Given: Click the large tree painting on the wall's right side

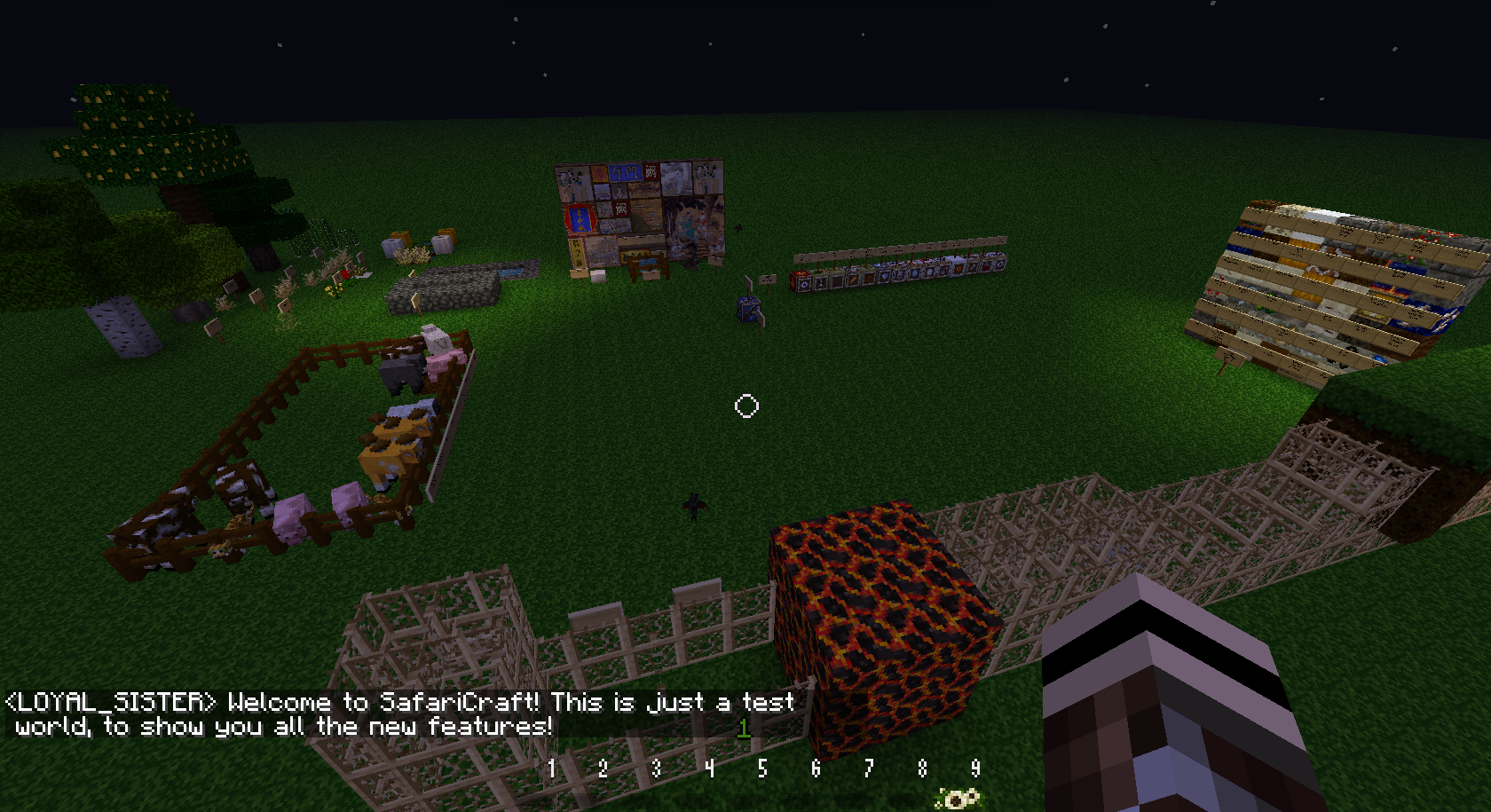Looking at the screenshot, I should click(x=693, y=225).
